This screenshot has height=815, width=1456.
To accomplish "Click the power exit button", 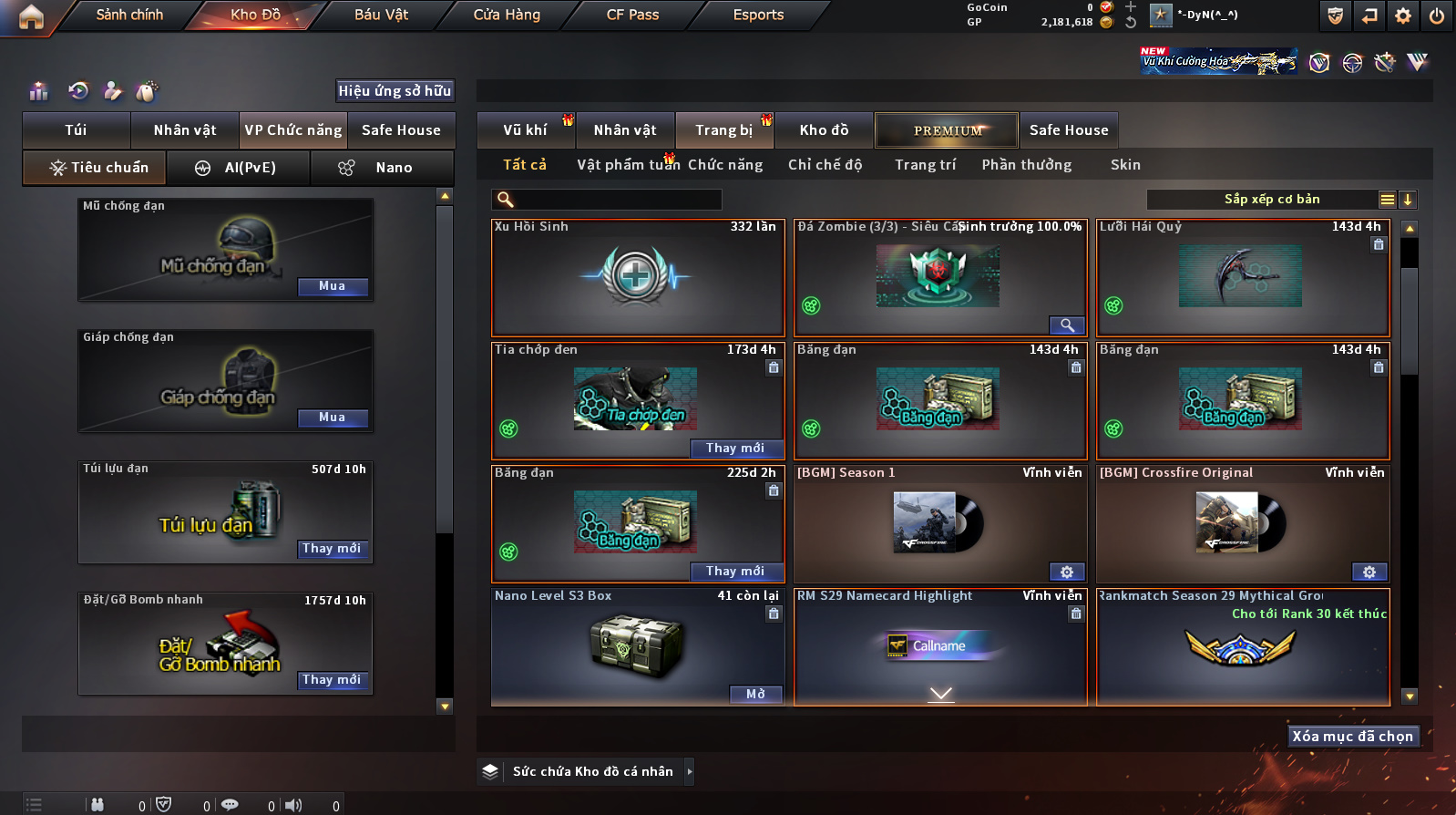I will point(1437,15).
